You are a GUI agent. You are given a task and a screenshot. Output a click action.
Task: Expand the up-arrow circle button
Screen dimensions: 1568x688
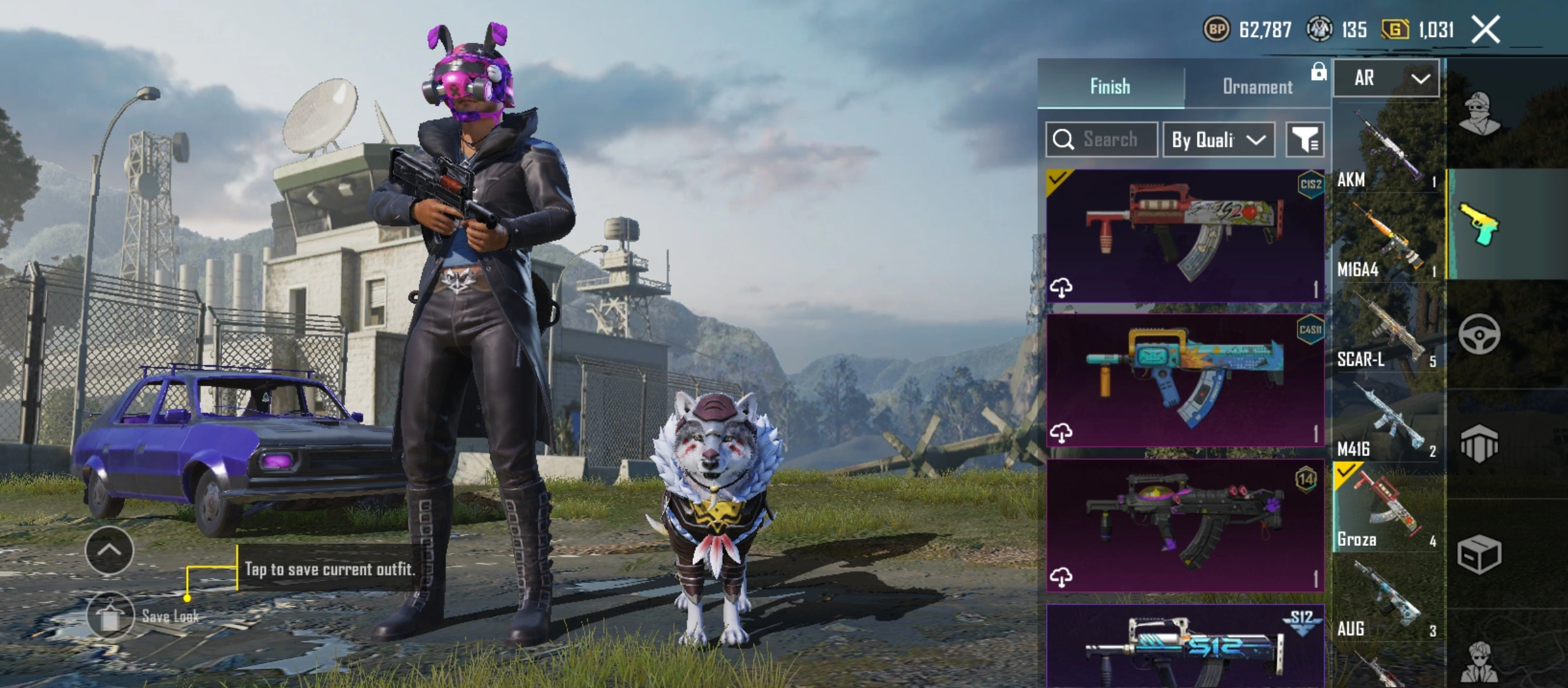click(109, 550)
